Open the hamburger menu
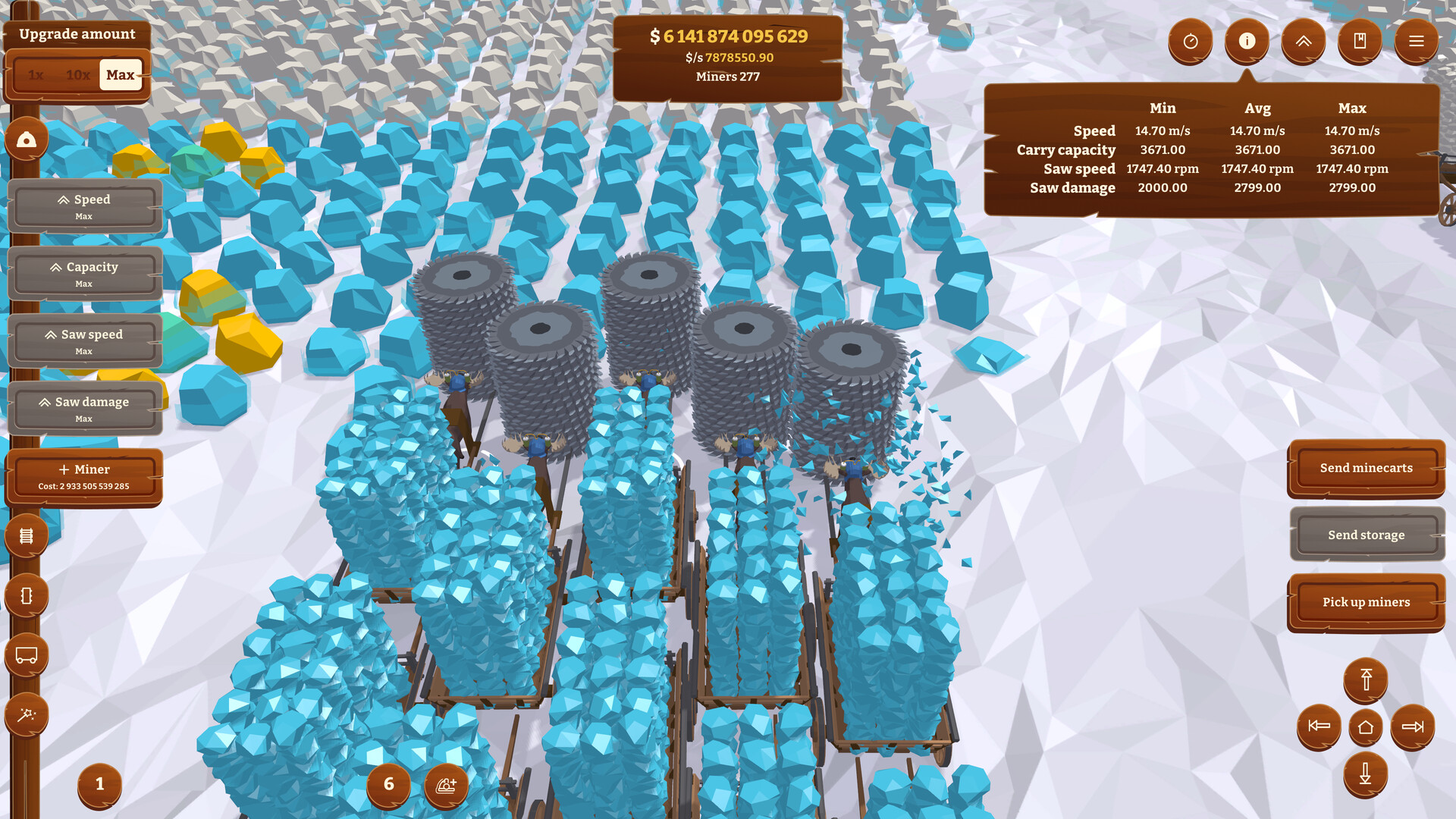Viewport: 1456px width, 819px height. (x=1416, y=41)
